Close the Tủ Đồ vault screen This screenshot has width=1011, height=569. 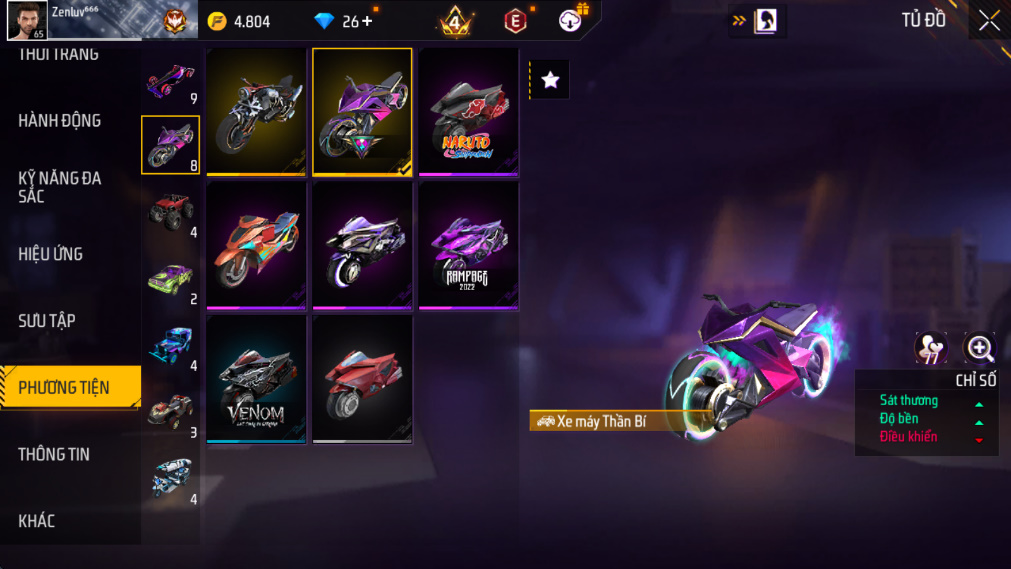tap(989, 21)
